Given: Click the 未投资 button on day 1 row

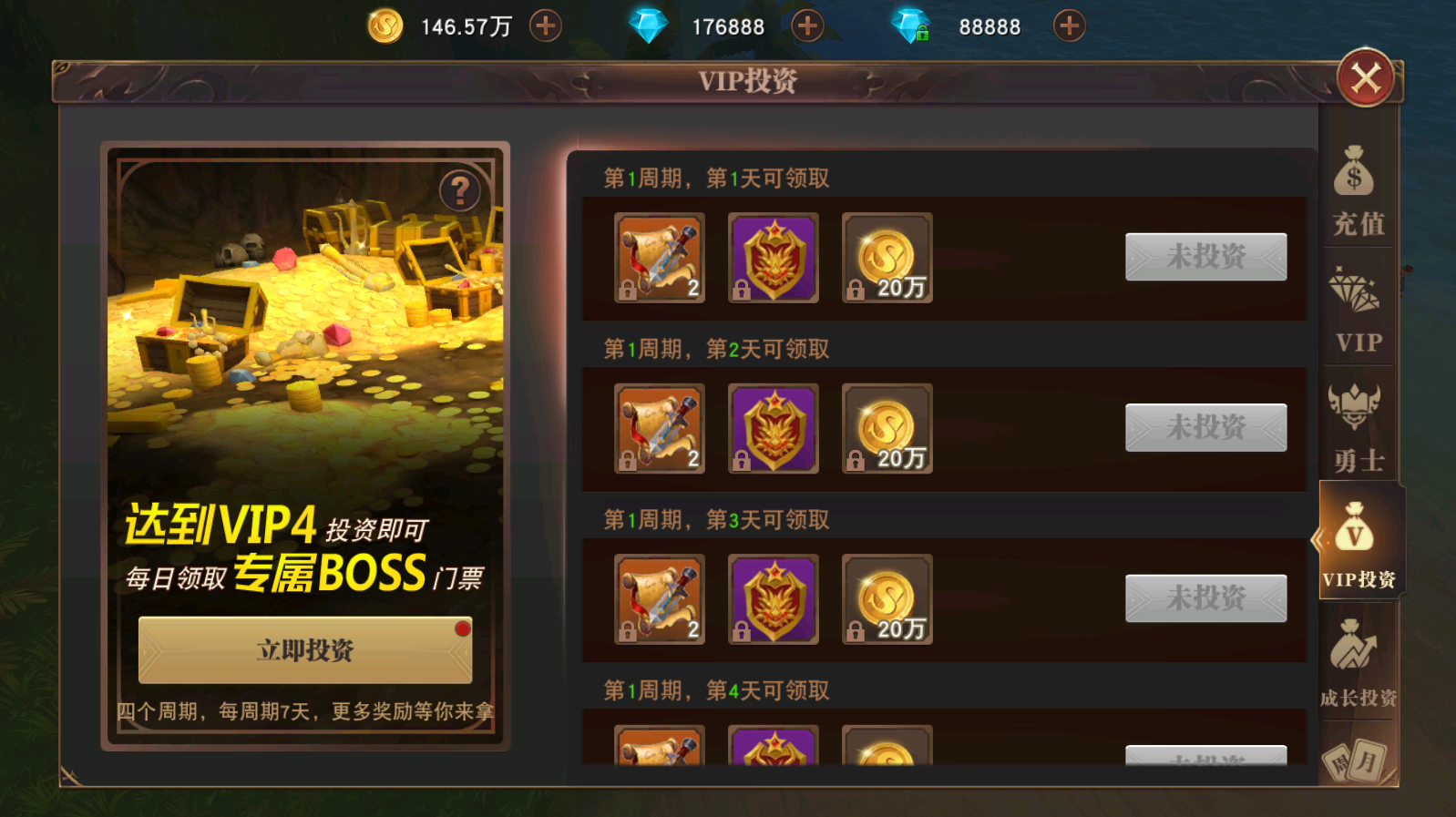Looking at the screenshot, I should tap(1205, 257).
